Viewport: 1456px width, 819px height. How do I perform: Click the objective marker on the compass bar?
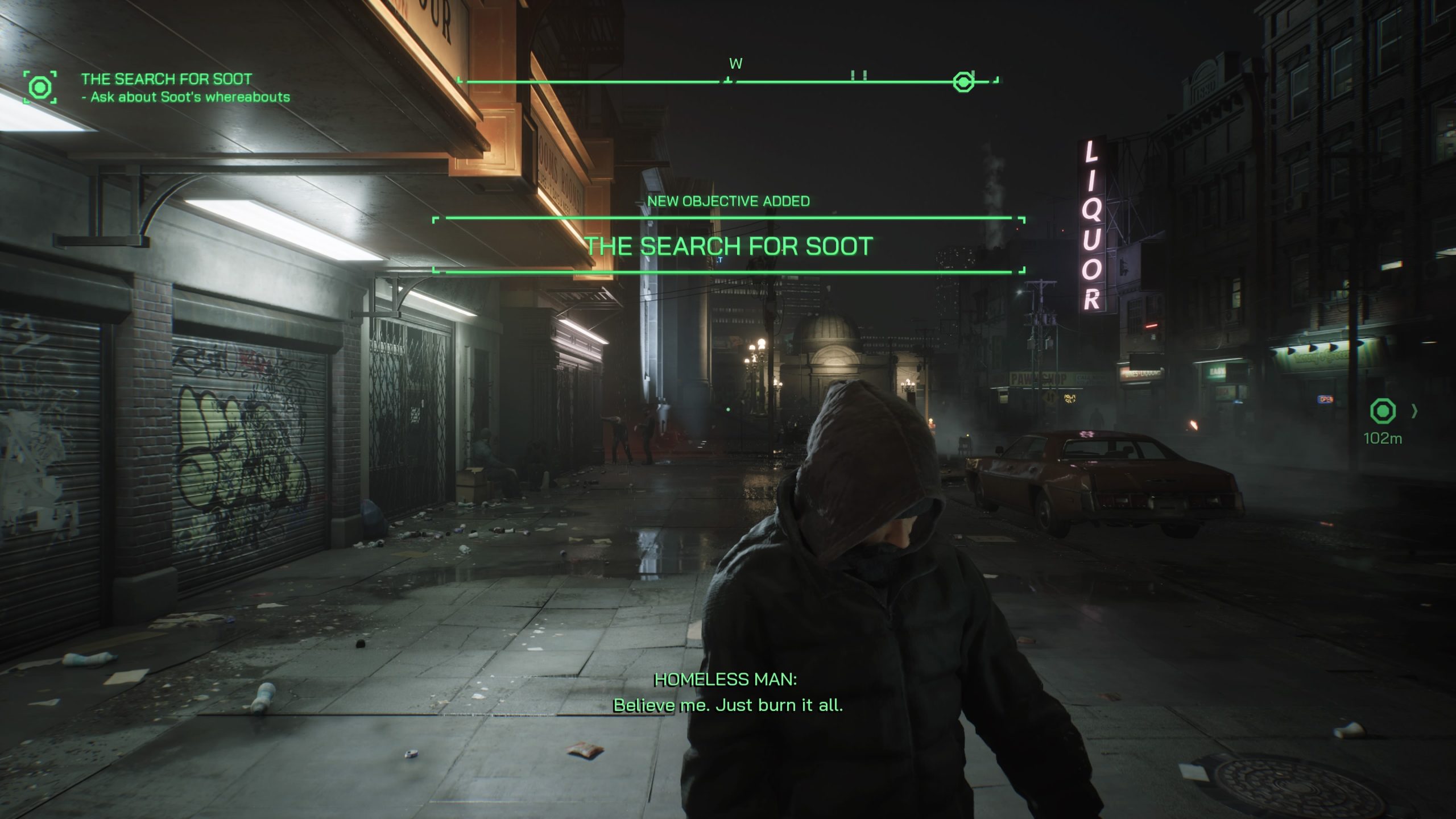[963, 82]
